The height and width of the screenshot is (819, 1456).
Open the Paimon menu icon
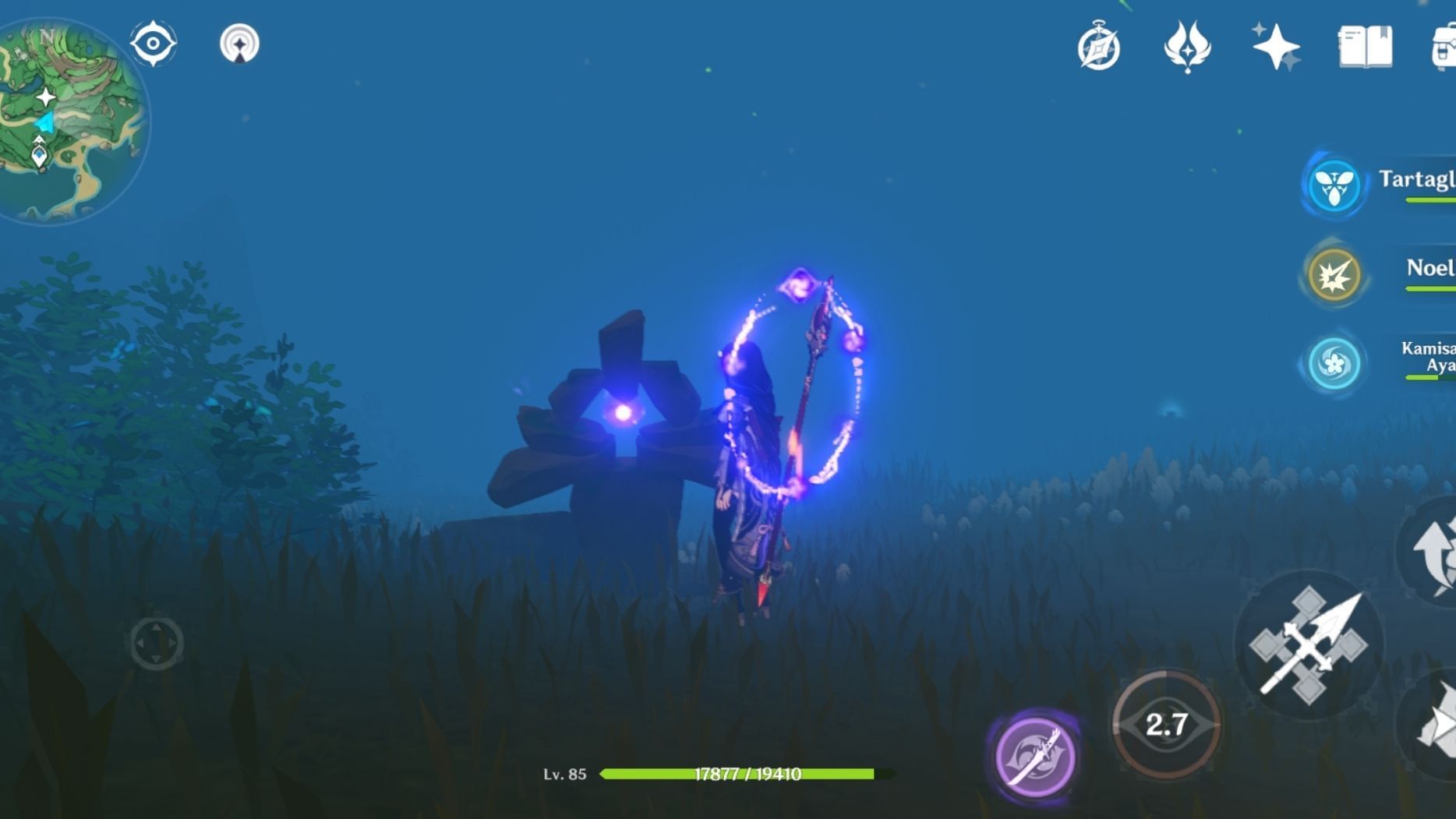click(x=239, y=44)
